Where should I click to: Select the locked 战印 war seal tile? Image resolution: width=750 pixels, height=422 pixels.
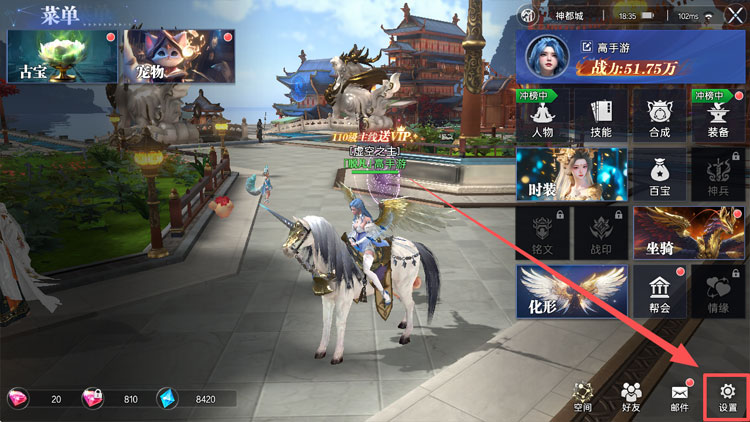(601, 232)
